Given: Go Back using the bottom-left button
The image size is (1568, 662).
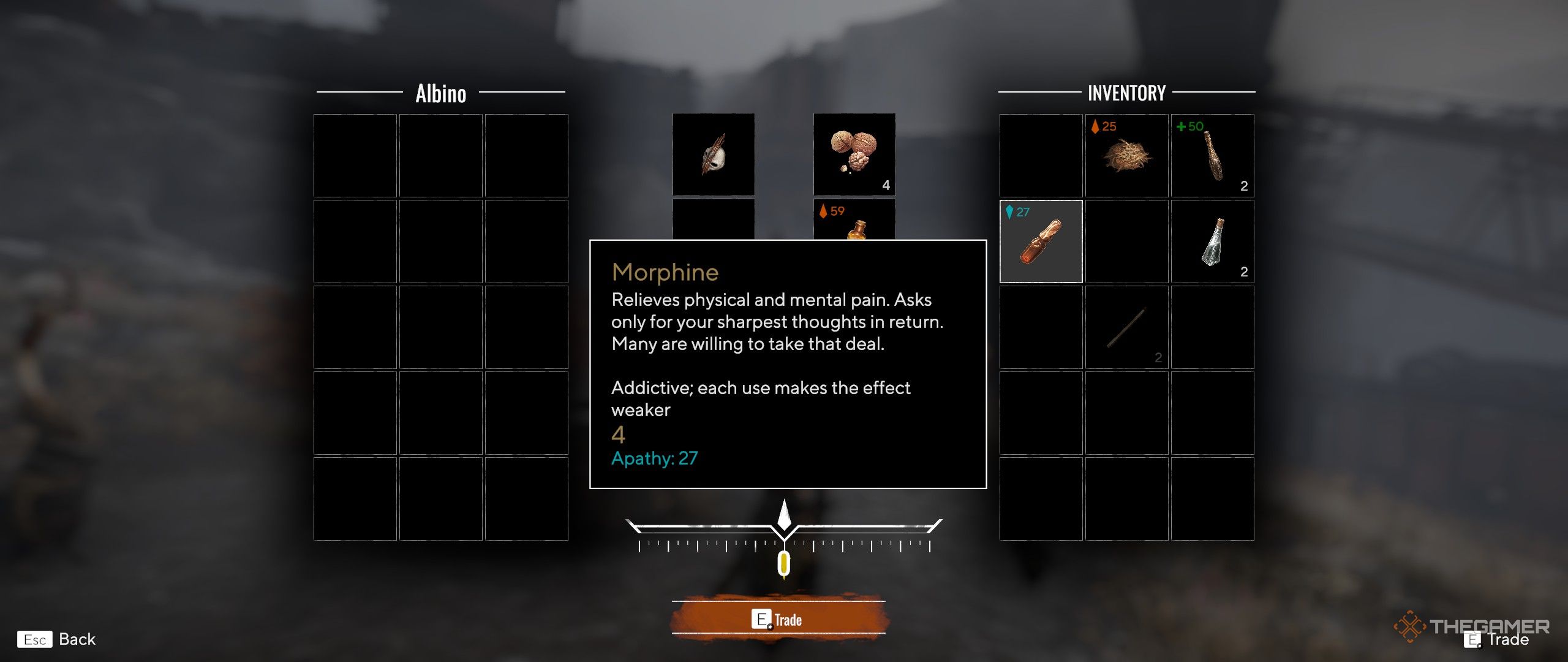Looking at the screenshot, I should pos(58,639).
